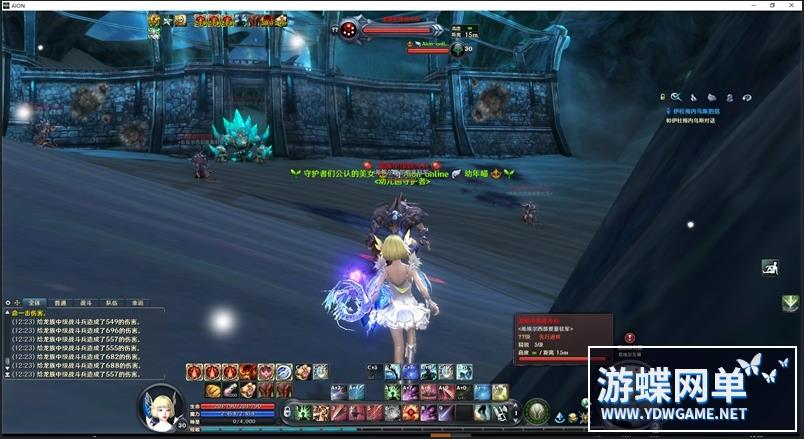Switch to the 队伍 party chat tab
The image size is (804, 439).
(x=112, y=301)
